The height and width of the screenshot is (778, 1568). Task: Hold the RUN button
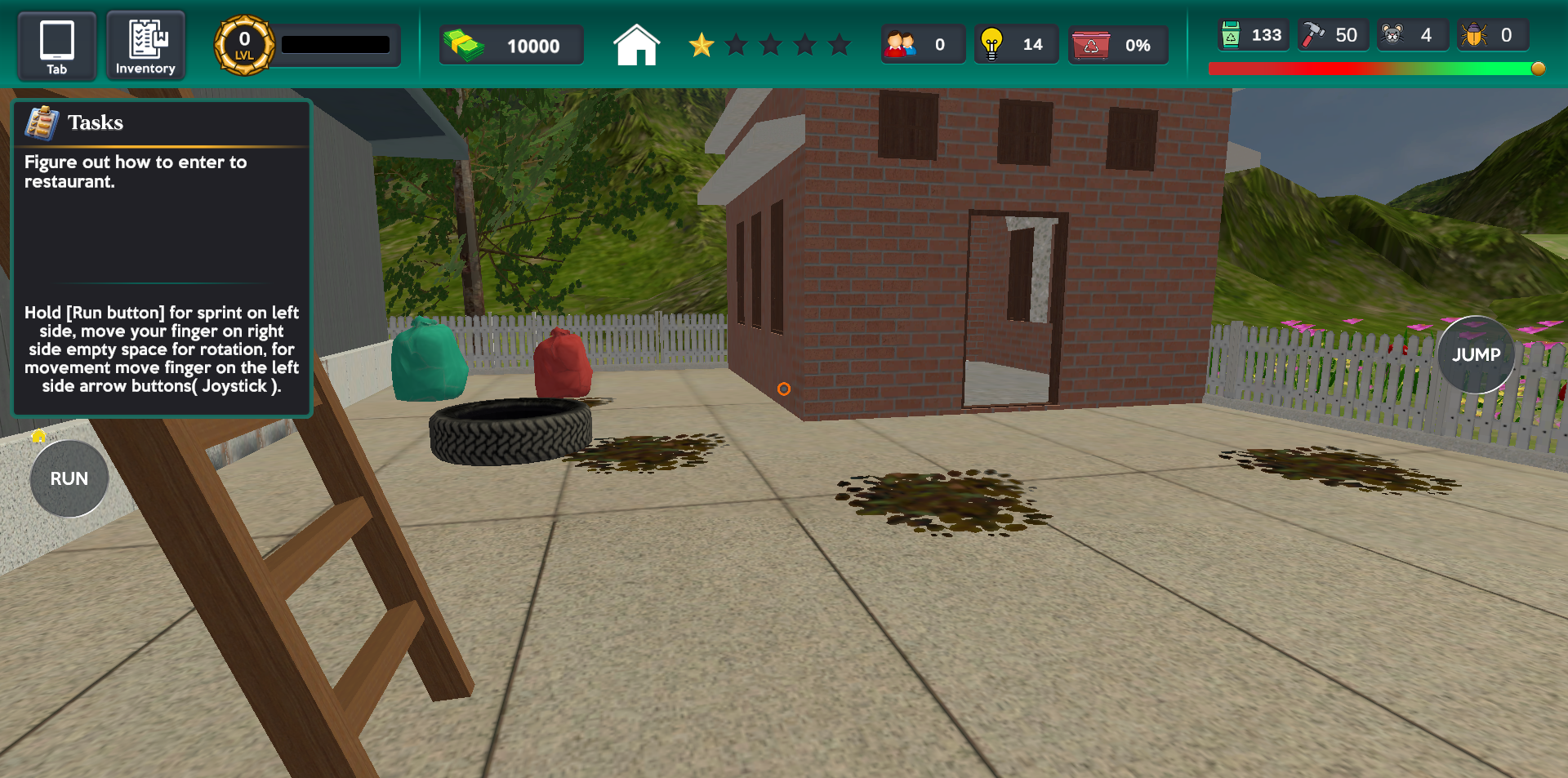pyautogui.click(x=69, y=479)
